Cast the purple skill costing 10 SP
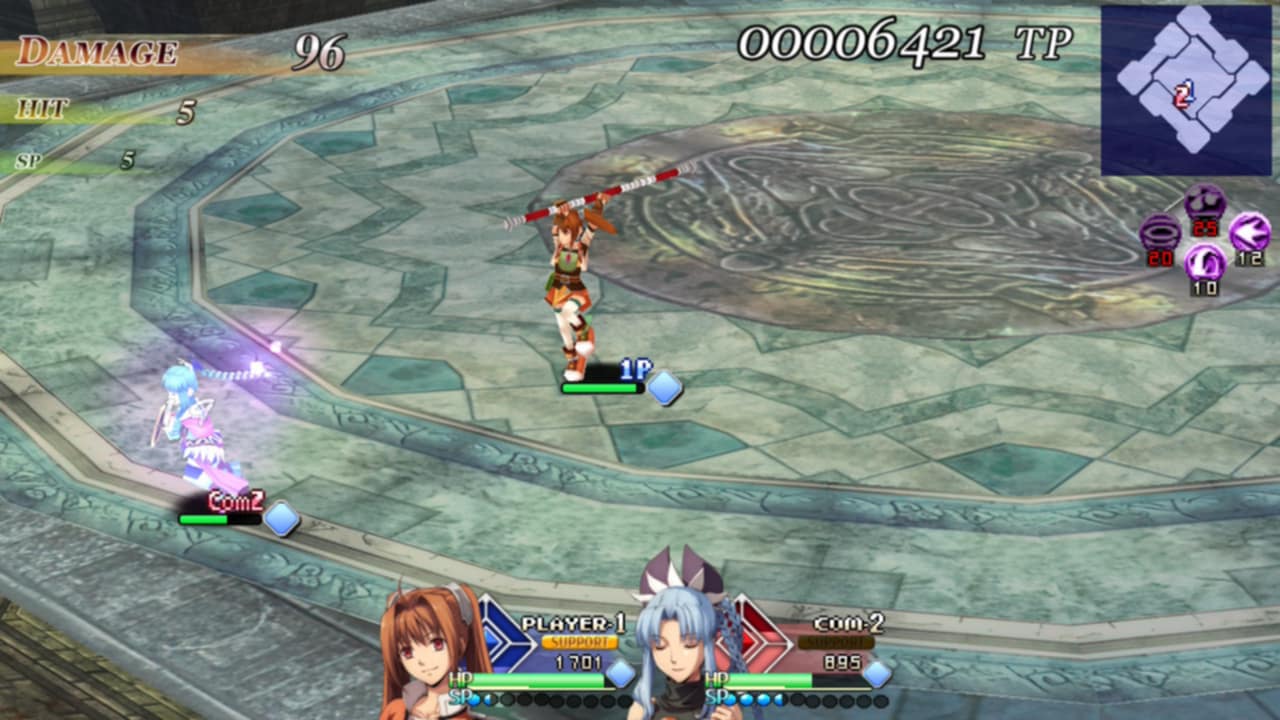1280x720 pixels. click(1204, 263)
